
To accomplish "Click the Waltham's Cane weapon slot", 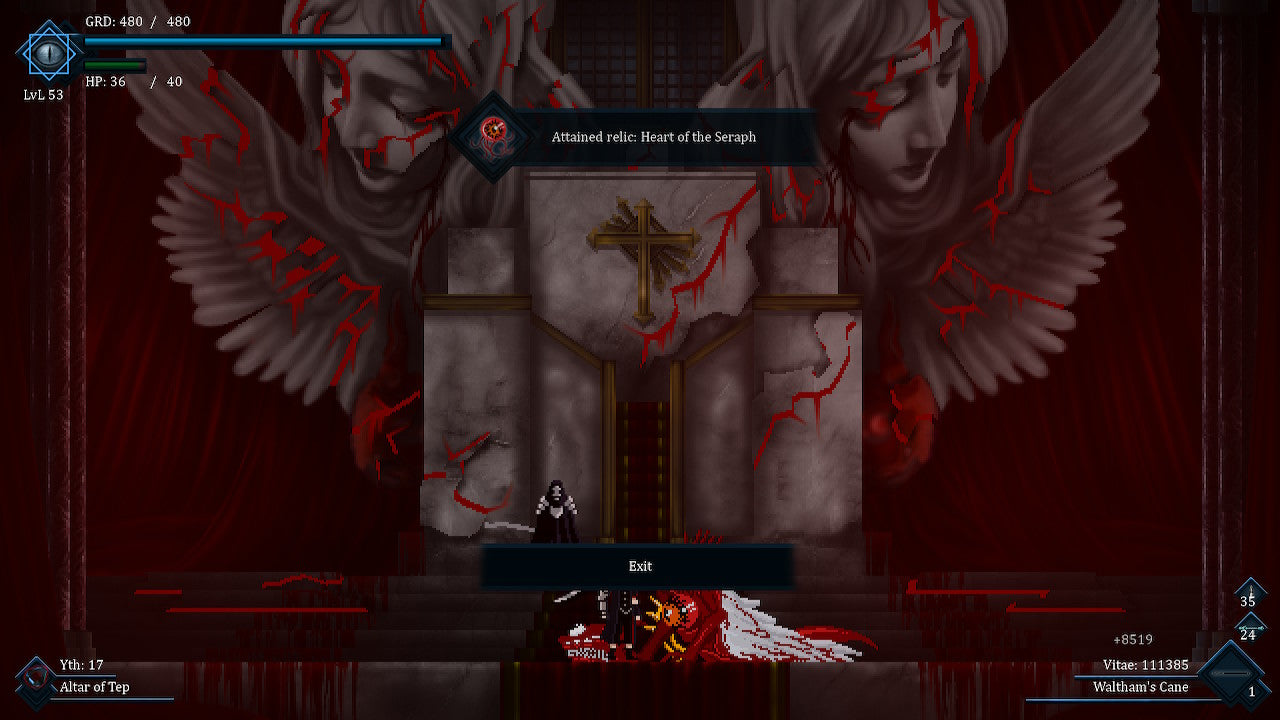I will 1233,677.
